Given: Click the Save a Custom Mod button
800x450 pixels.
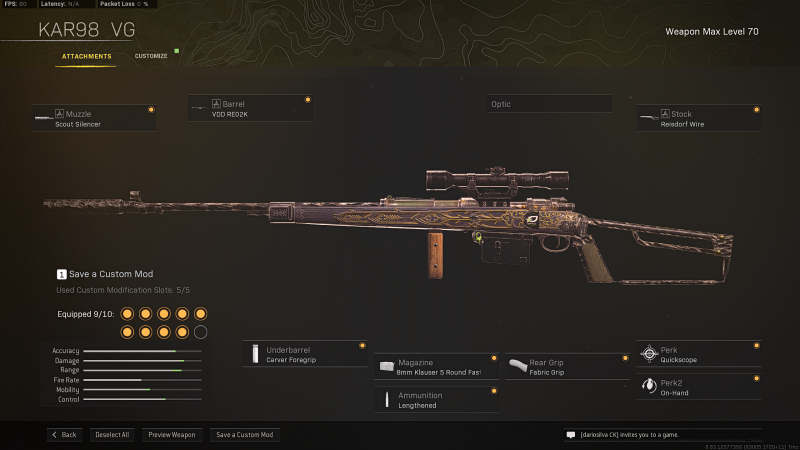Looking at the screenshot, I should click(245, 435).
